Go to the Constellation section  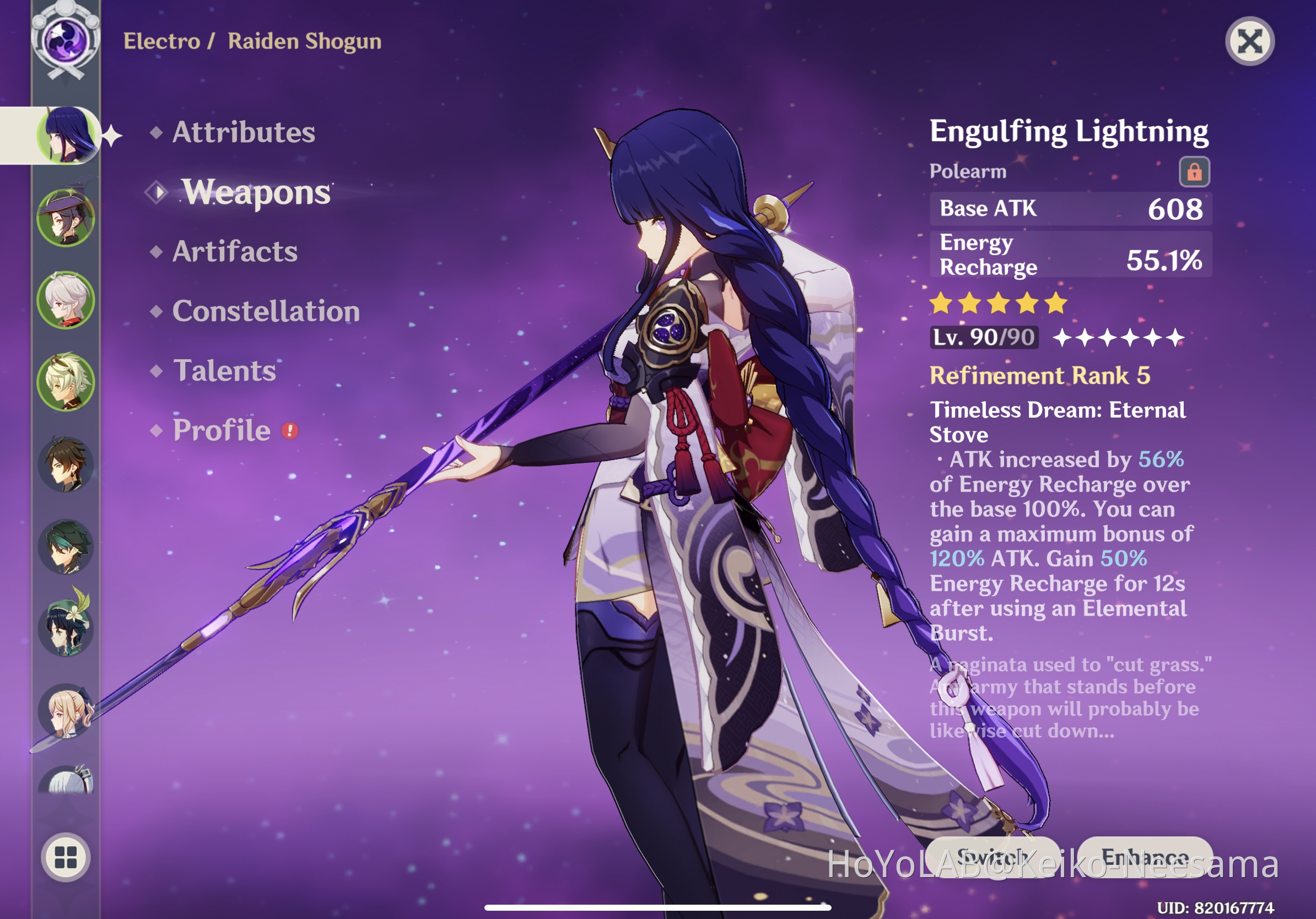[267, 311]
